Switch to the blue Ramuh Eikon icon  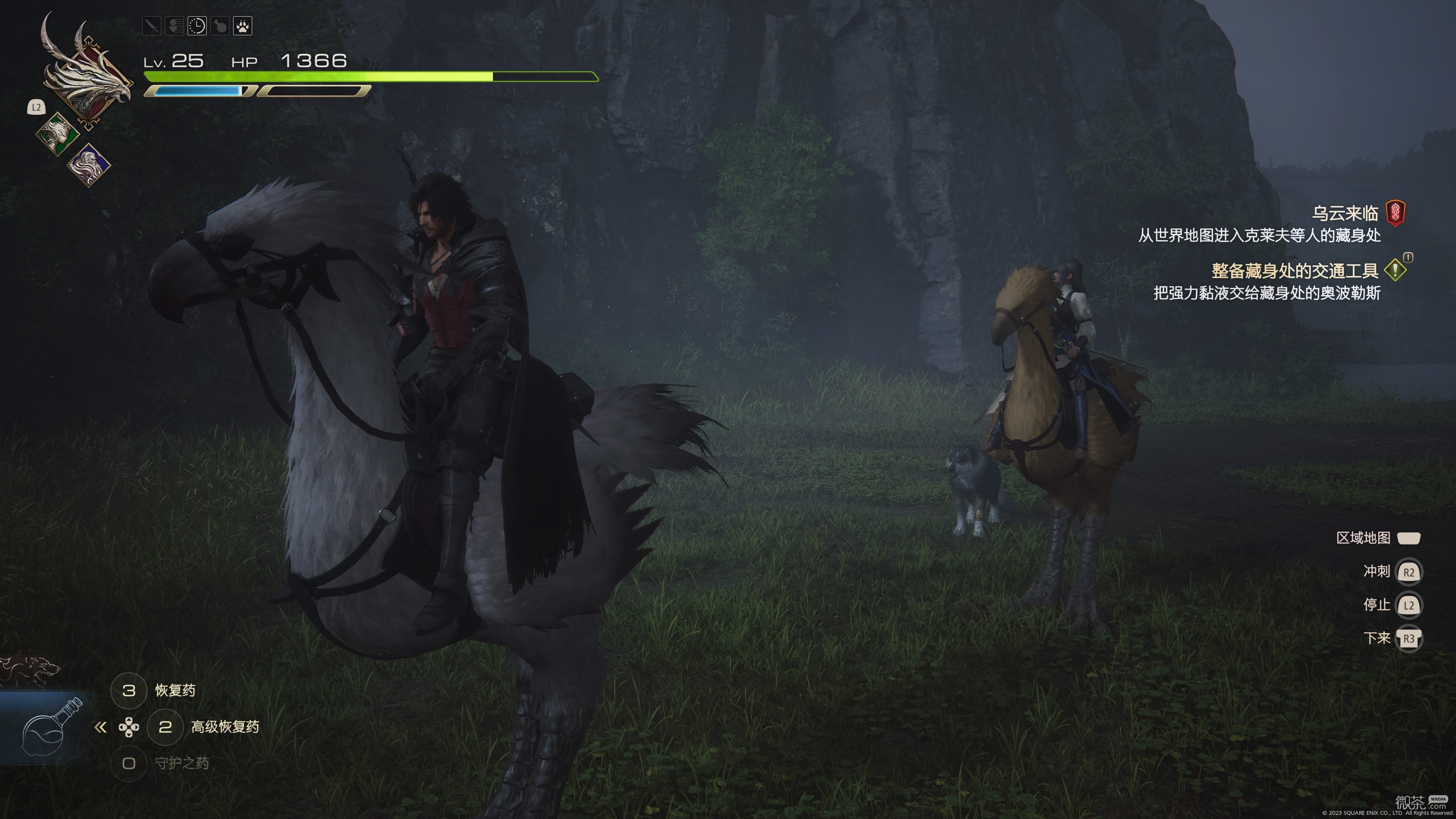(x=89, y=165)
